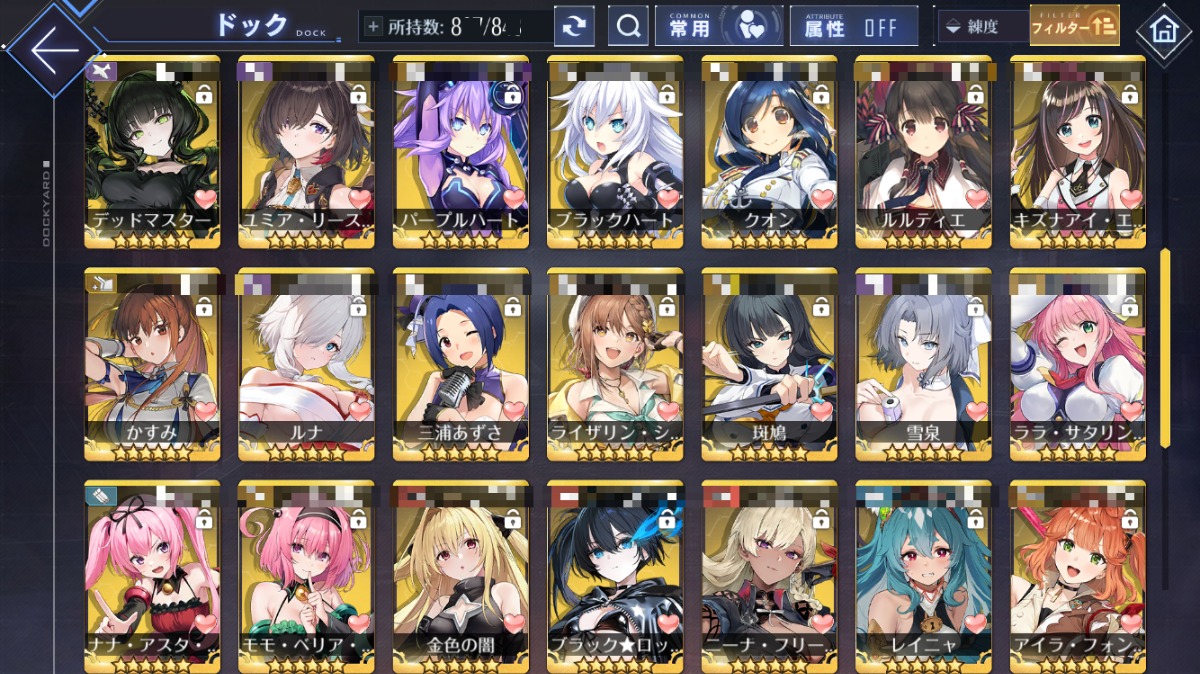Pick the ブラックハート card
1200x674 pixels.
(x=615, y=150)
